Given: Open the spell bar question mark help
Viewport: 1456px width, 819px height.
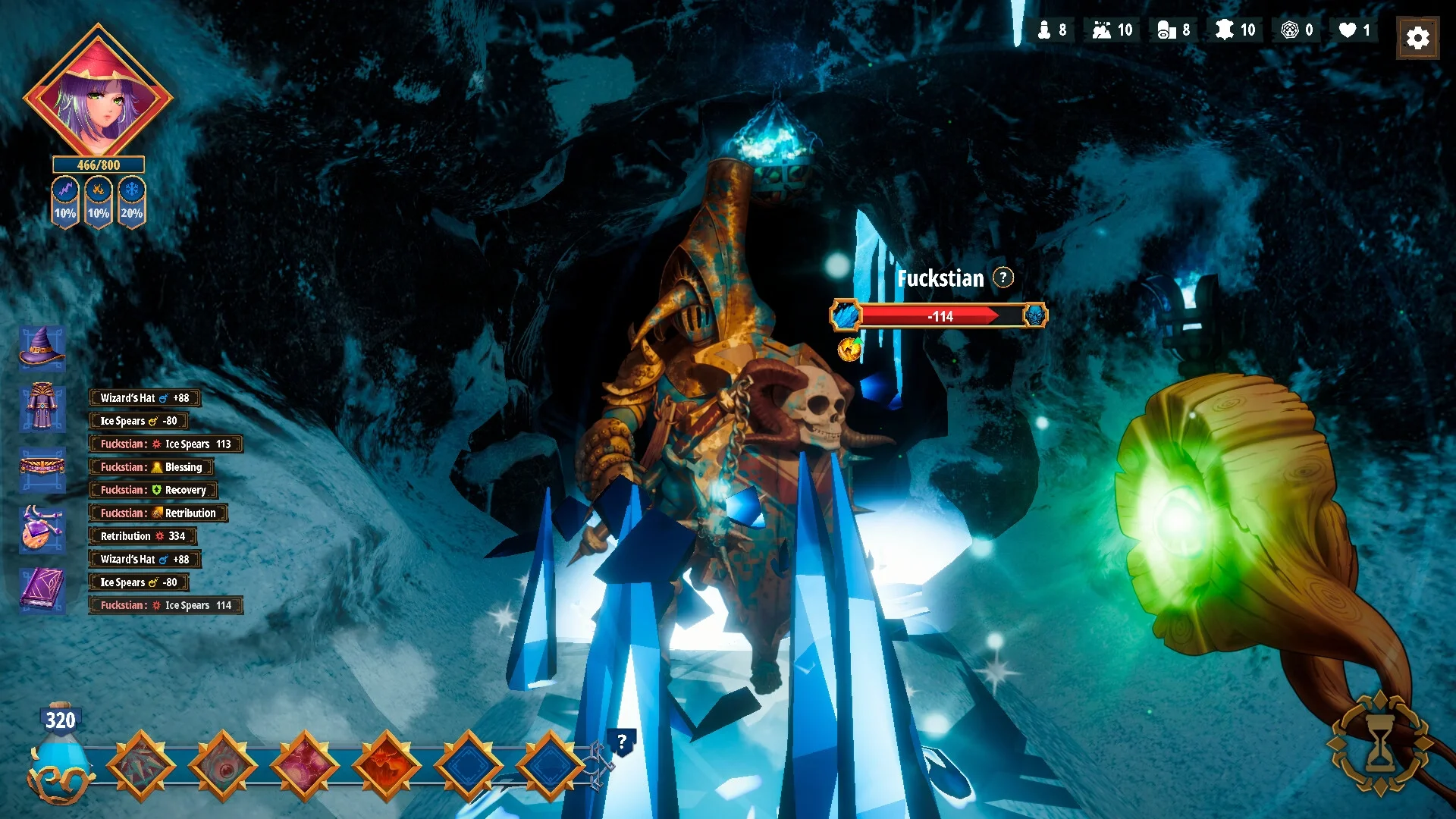Looking at the screenshot, I should (x=622, y=742).
